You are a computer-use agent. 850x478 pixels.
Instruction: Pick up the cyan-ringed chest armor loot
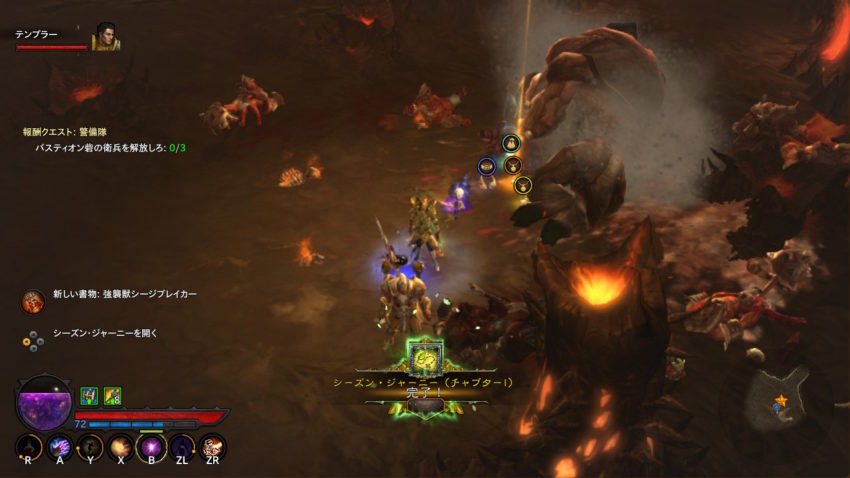point(511,143)
